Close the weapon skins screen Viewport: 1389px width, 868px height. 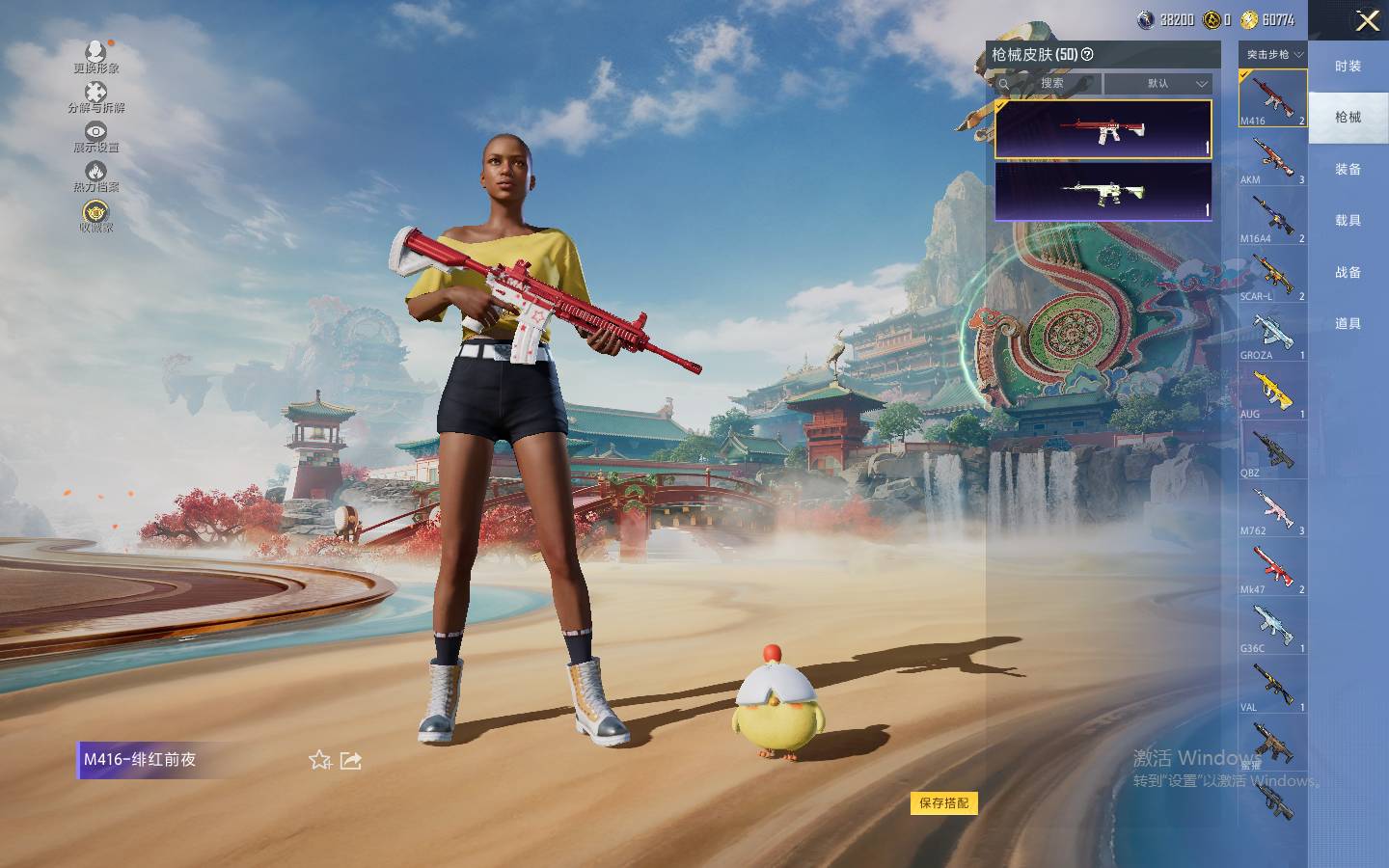point(1367,20)
